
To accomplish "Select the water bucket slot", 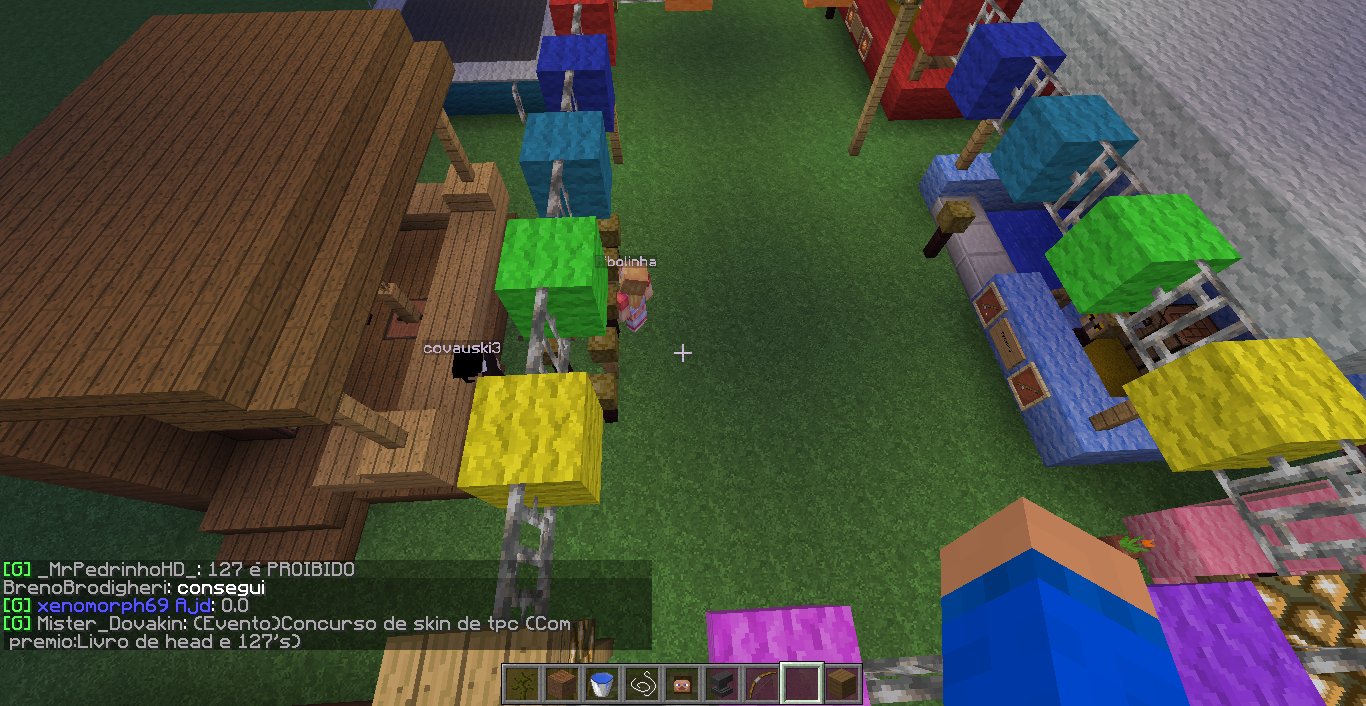I will tap(601, 685).
